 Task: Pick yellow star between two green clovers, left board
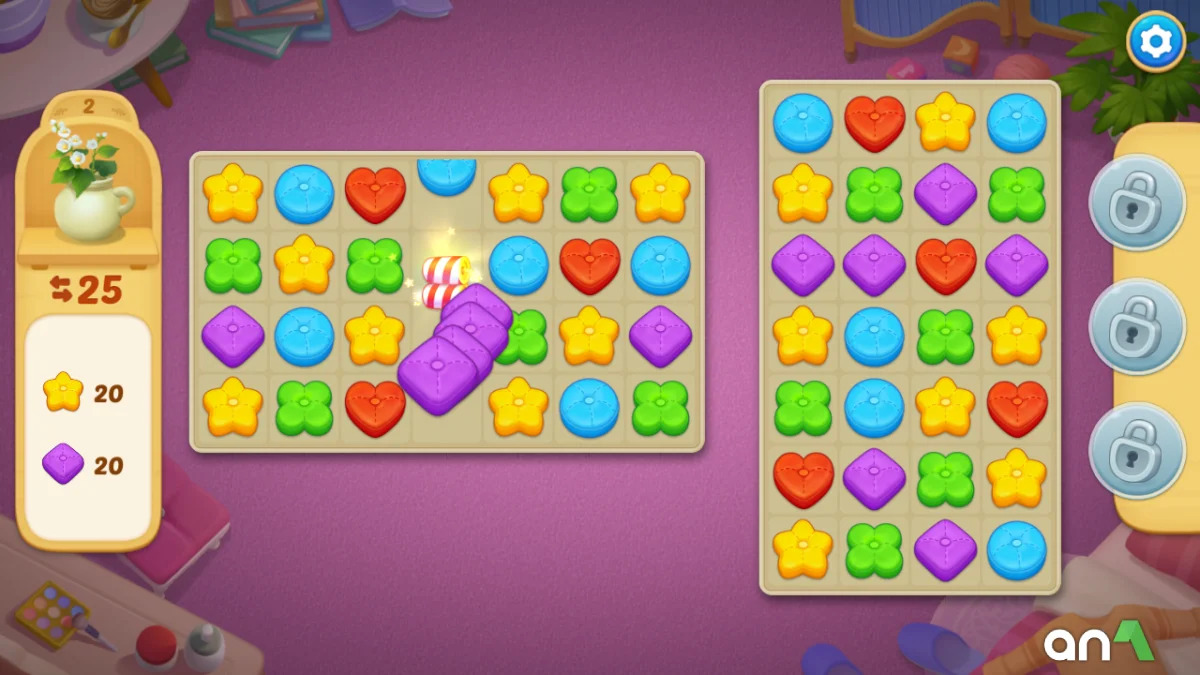(x=304, y=265)
